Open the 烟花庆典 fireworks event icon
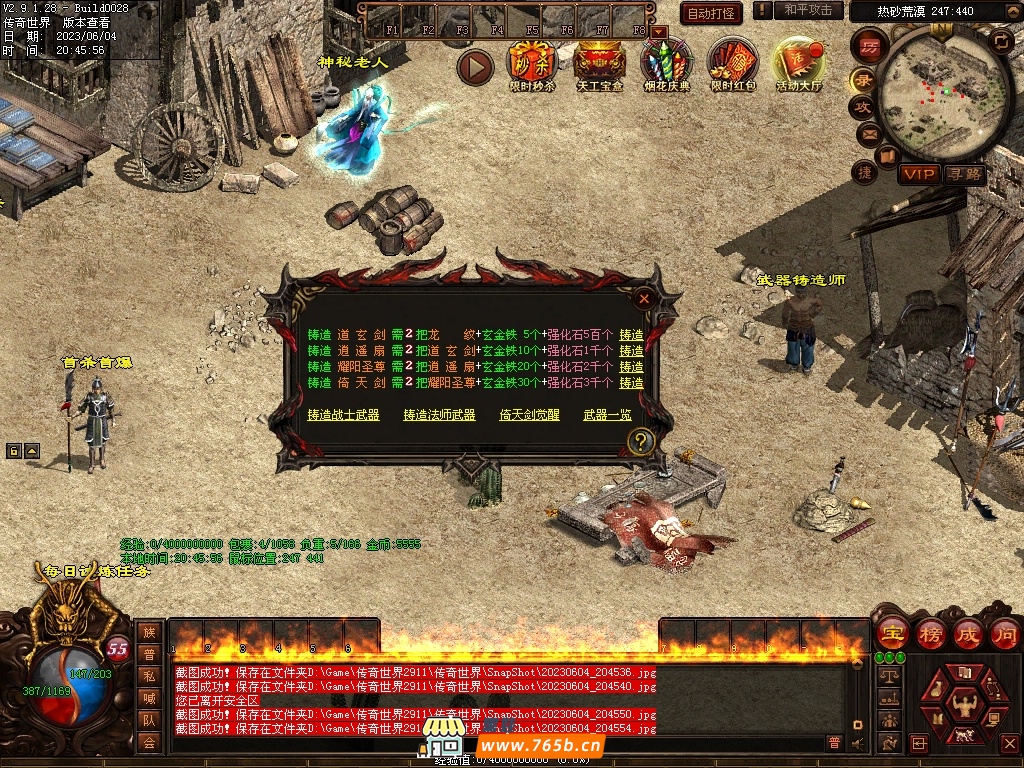Screen dimensions: 1024x768 click(x=665, y=64)
